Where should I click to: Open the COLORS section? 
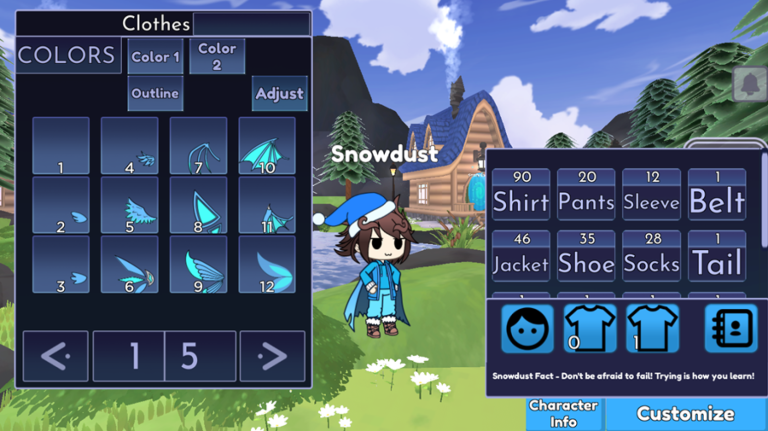[66, 56]
